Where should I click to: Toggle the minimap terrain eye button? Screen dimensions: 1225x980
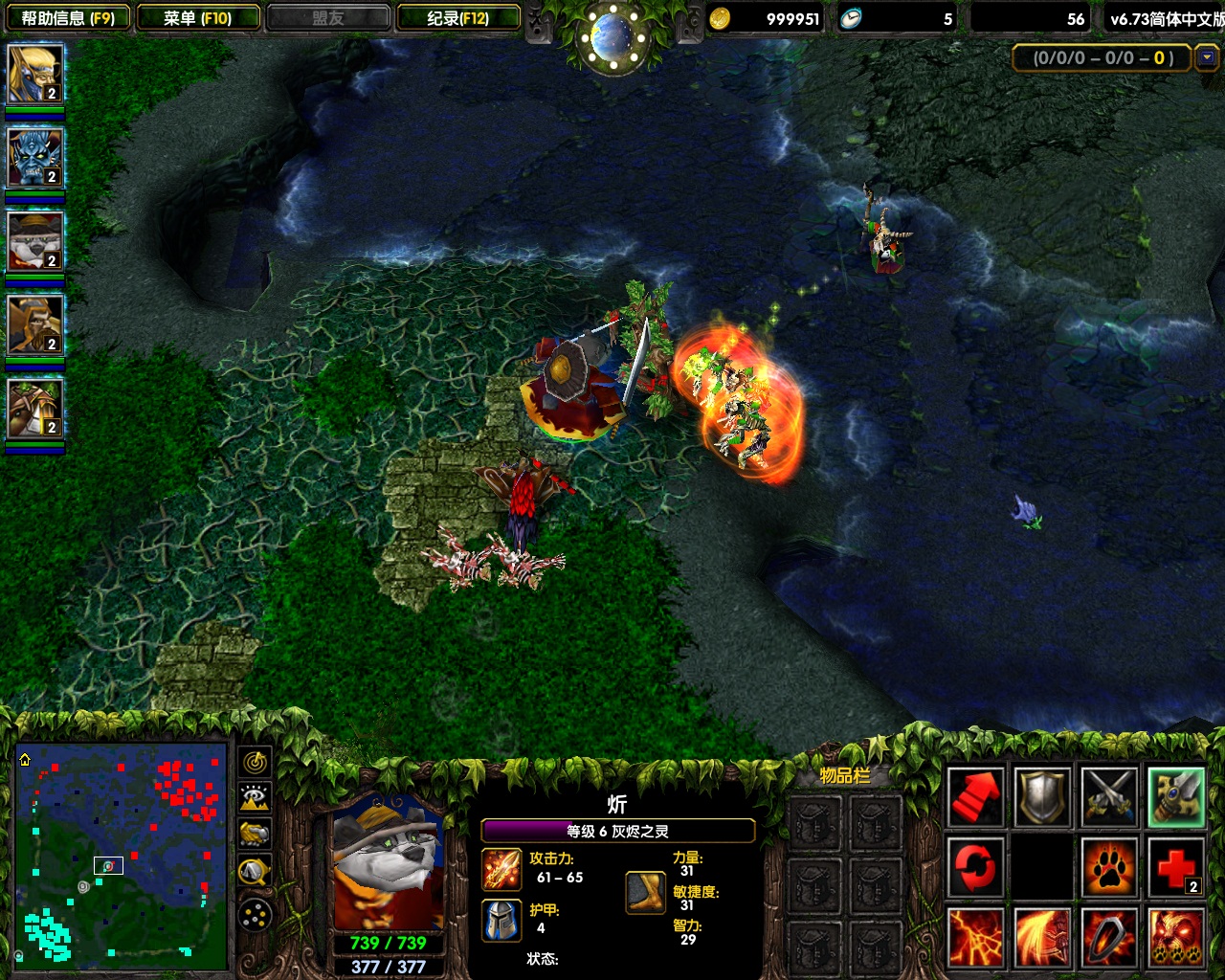[255, 797]
